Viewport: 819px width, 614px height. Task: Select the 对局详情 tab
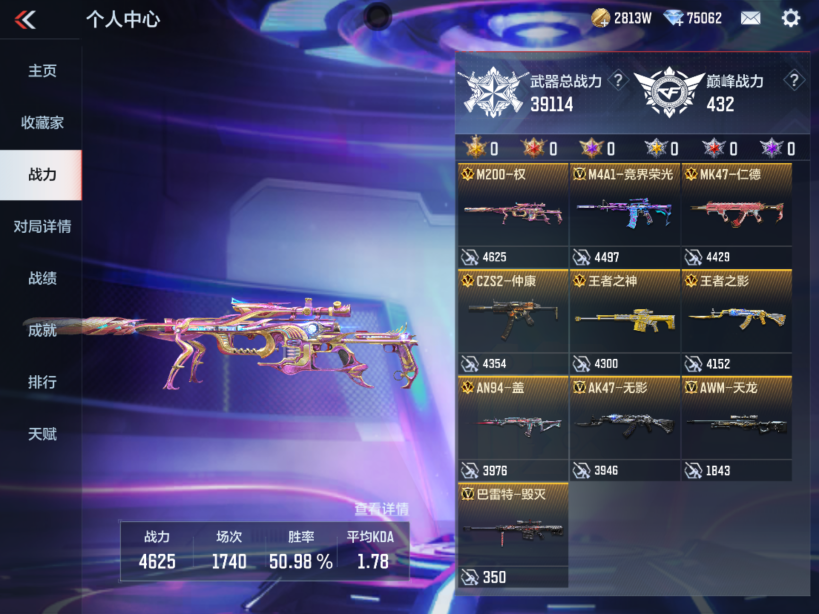click(x=41, y=227)
